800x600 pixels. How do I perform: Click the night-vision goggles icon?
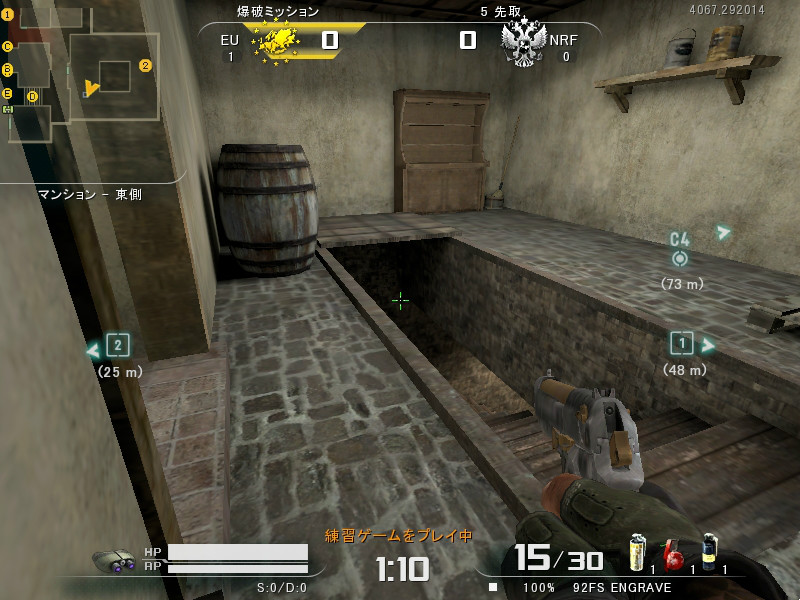pyautogui.click(x=114, y=561)
